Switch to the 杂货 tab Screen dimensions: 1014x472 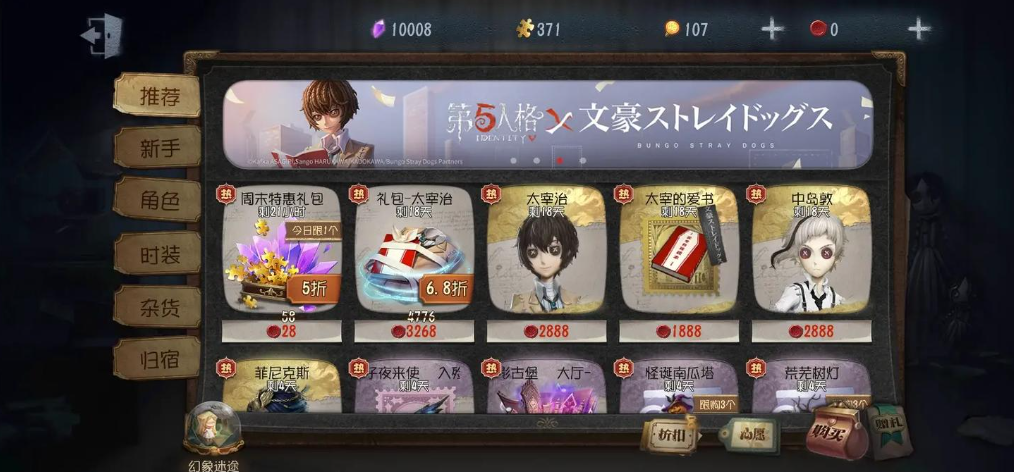158,306
